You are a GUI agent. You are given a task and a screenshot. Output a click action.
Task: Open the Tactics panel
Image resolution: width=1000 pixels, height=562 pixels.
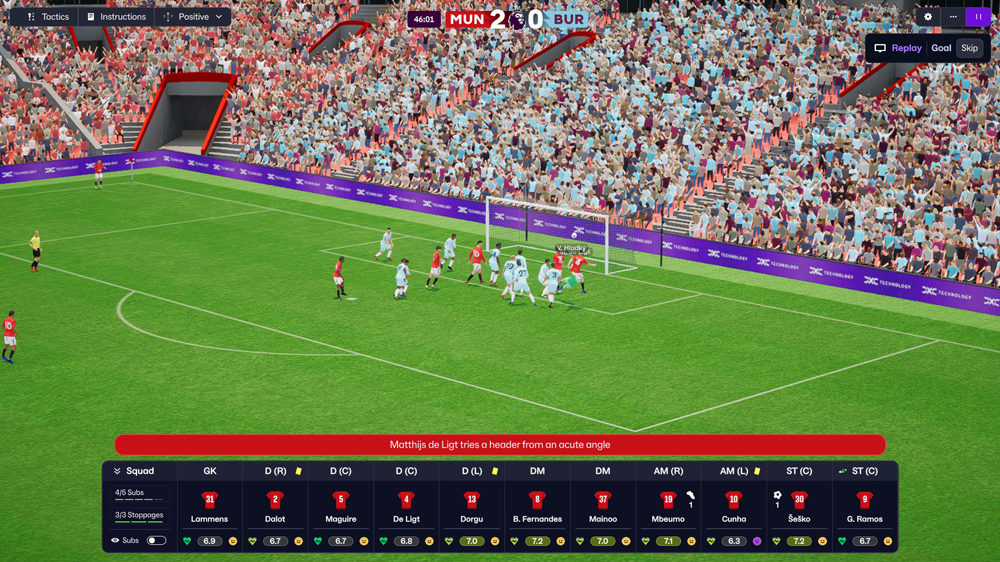48,17
